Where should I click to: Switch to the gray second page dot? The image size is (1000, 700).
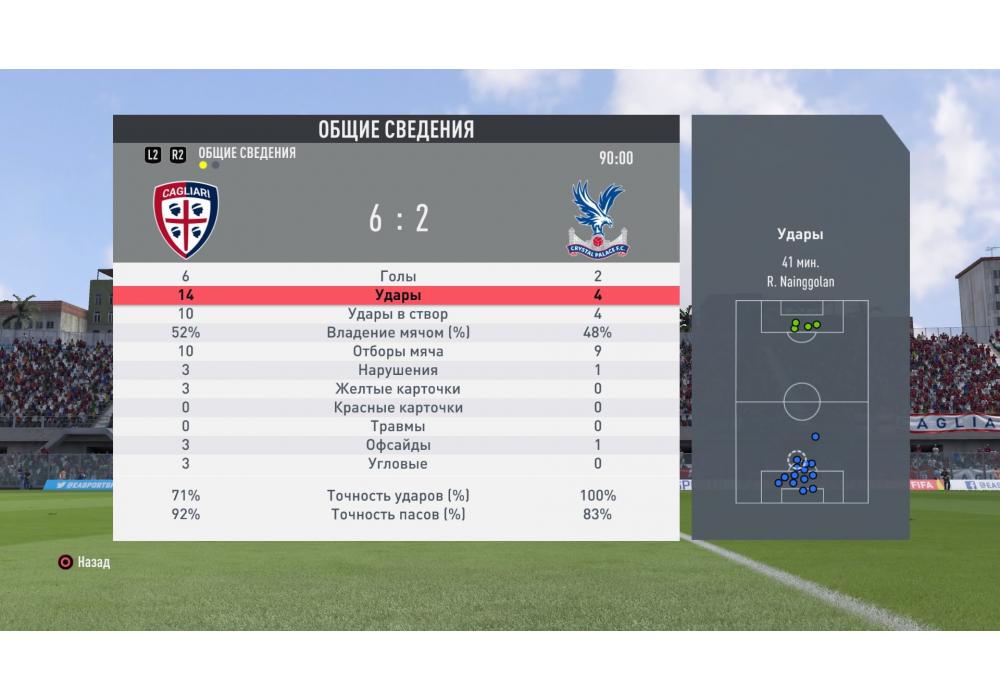[216, 165]
